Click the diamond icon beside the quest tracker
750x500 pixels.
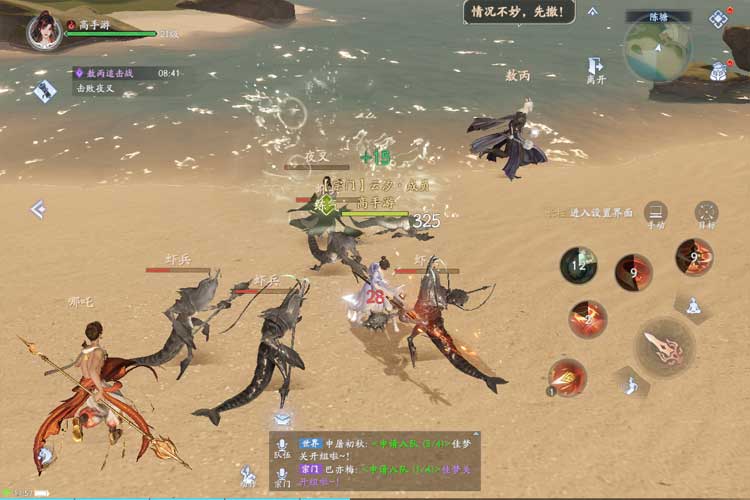point(45,91)
